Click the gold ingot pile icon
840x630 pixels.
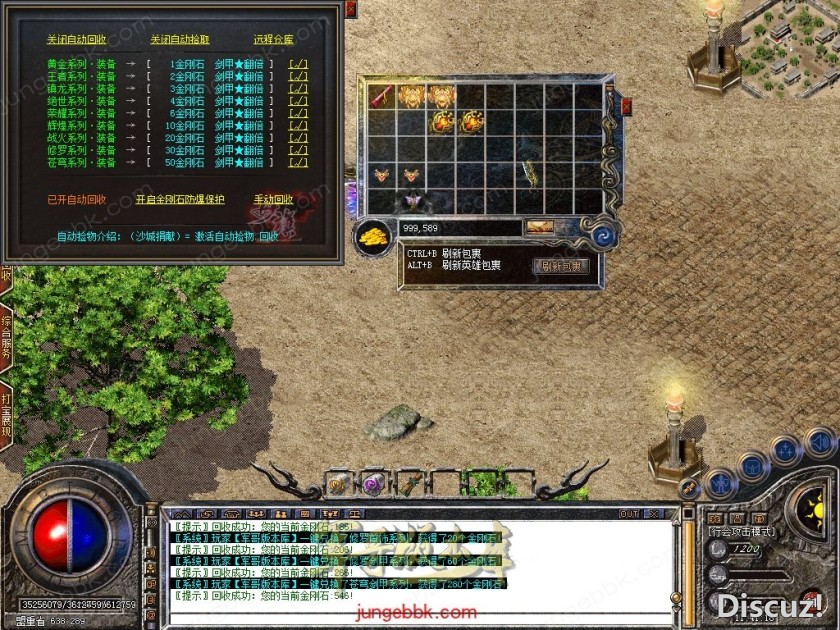point(374,236)
